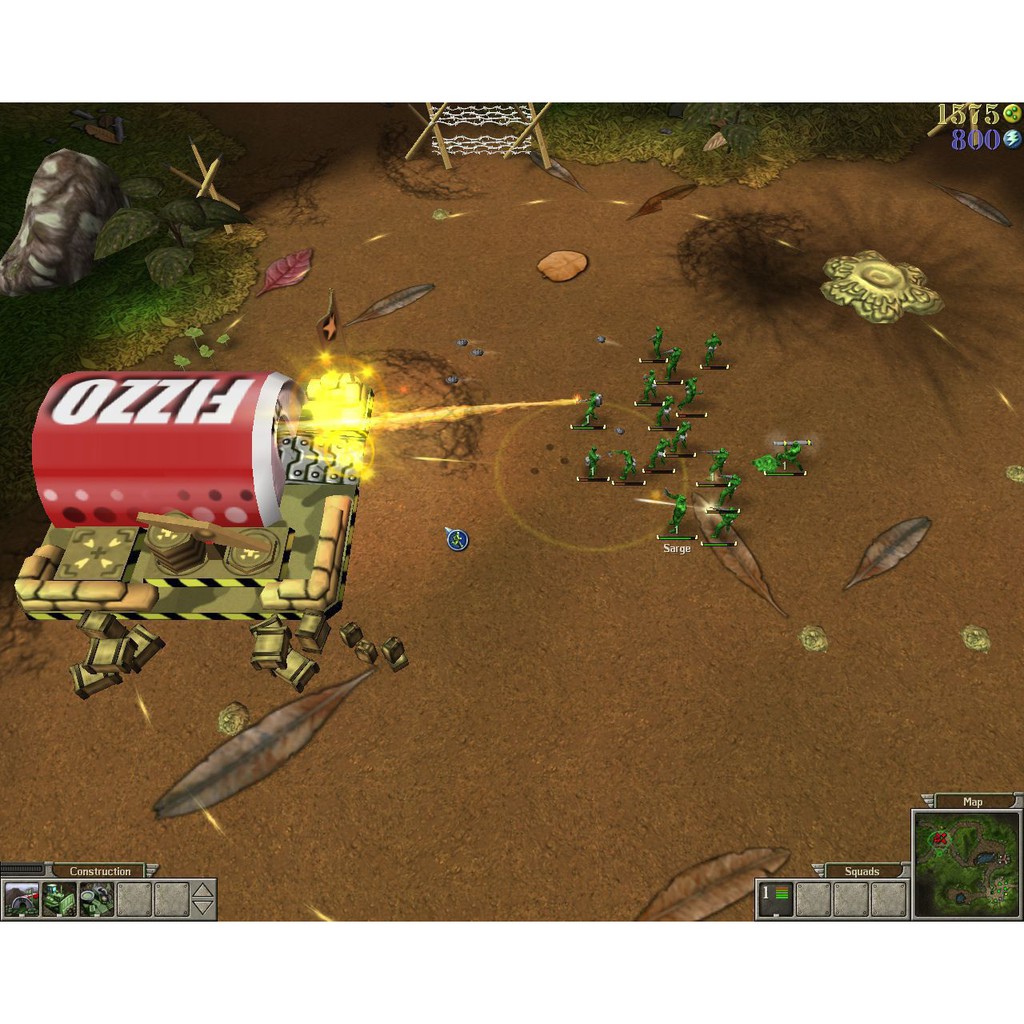The image size is (1024, 1024).
Task: Toggle the Squads panel header
Action: (x=861, y=871)
